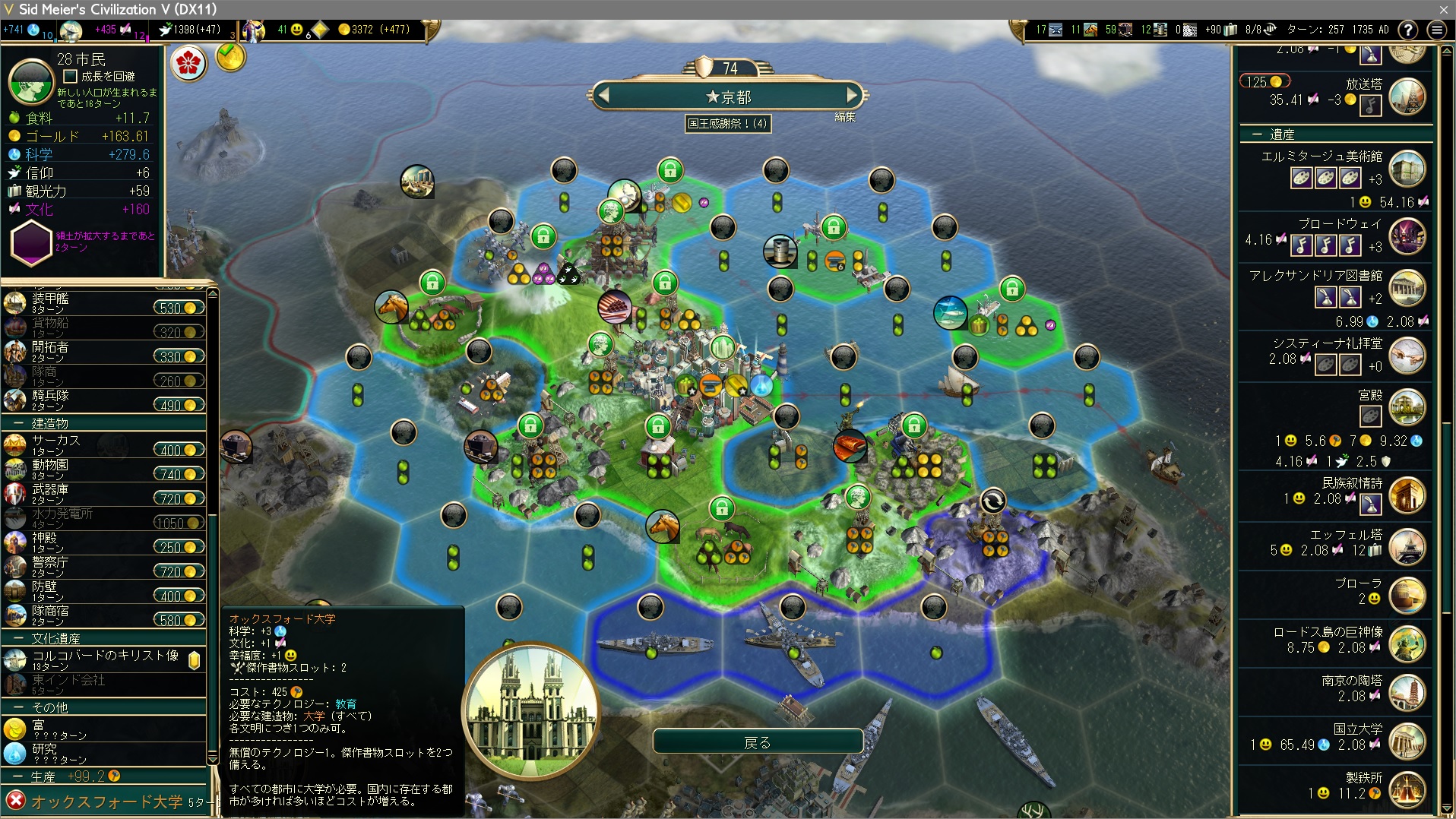1456x819 pixels.
Task: Purchase 騎兵隊 for 490 gold
Action: [179, 405]
